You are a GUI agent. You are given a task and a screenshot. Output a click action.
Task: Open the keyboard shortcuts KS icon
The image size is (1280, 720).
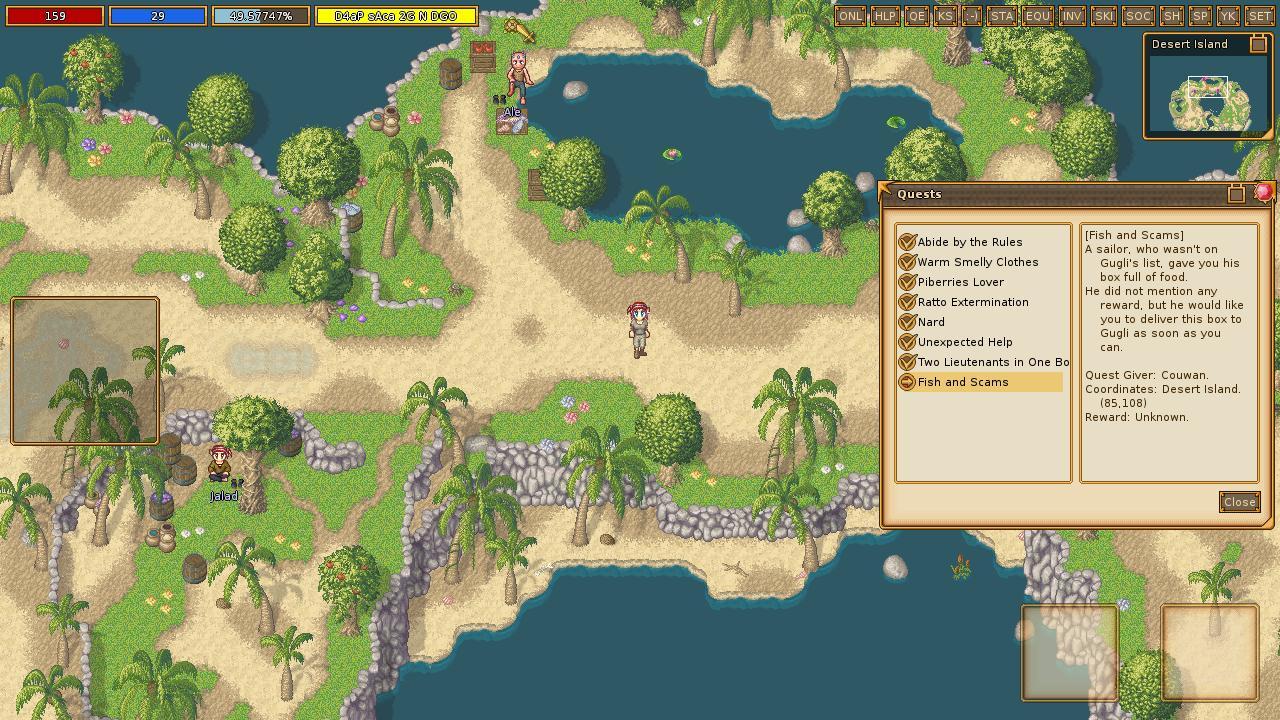945,16
